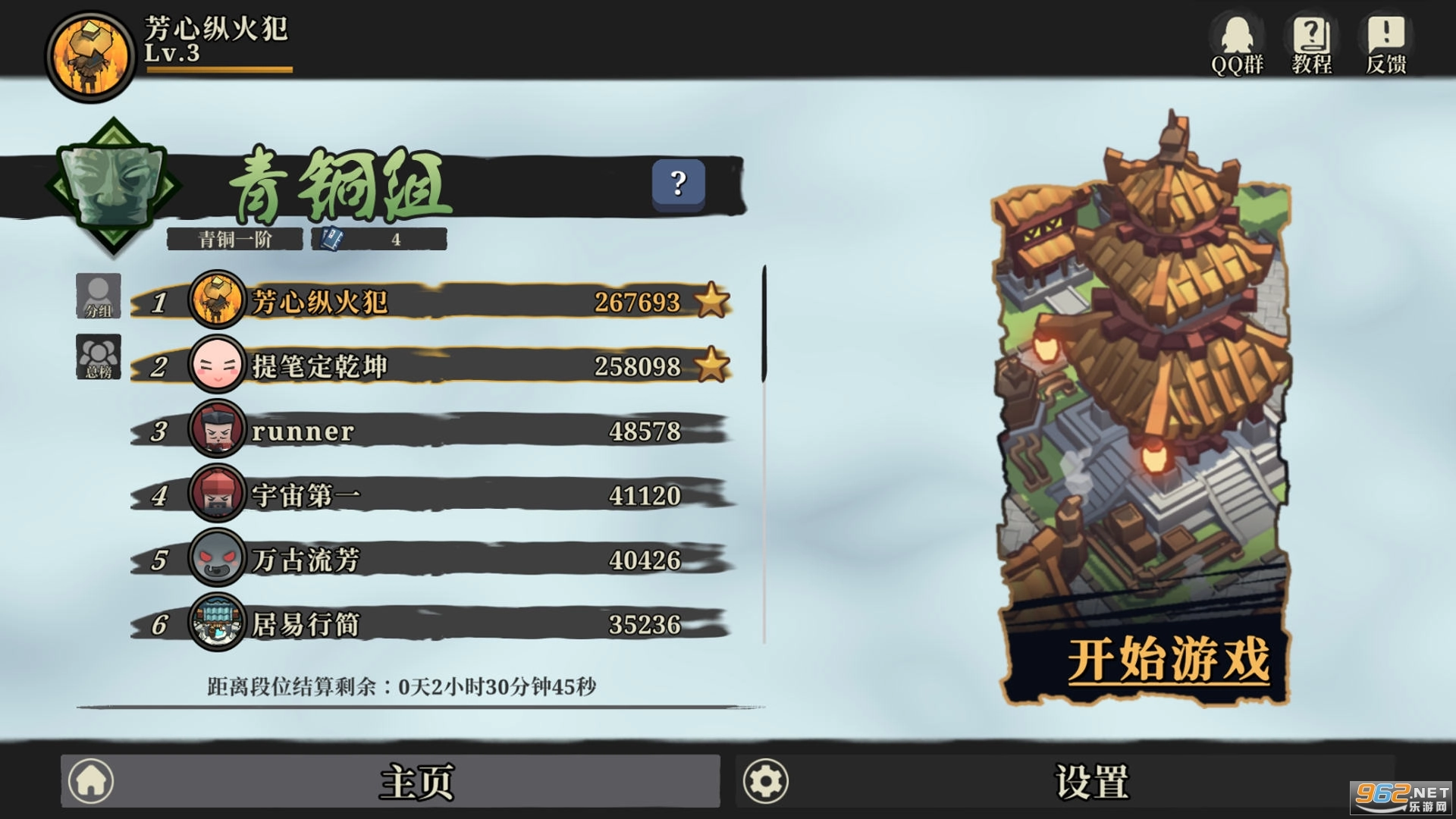
Task: Toggle the star beside 提笔定乾坤
Action: pos(711,366)
